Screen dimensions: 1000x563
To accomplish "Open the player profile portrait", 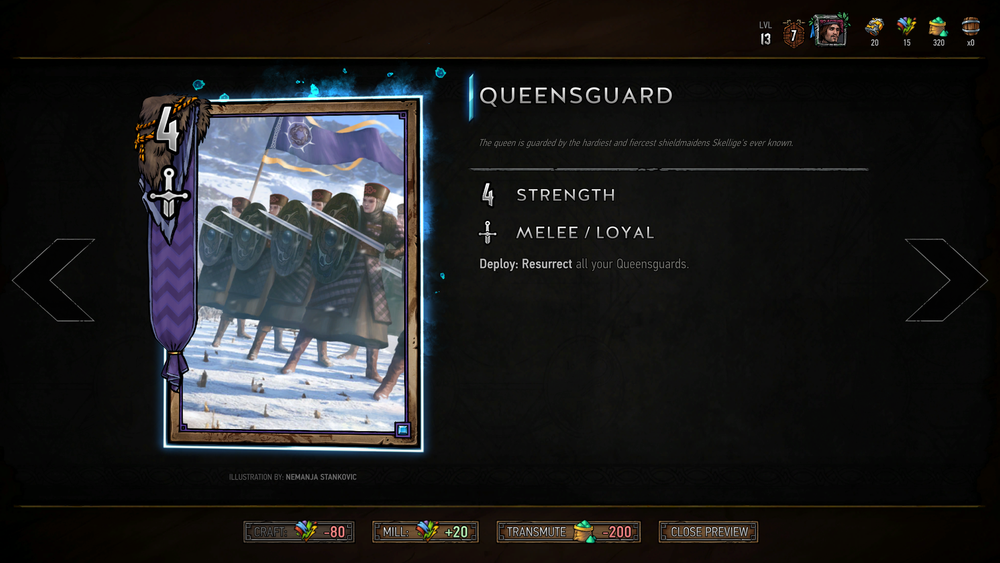I will click(828, 30).
